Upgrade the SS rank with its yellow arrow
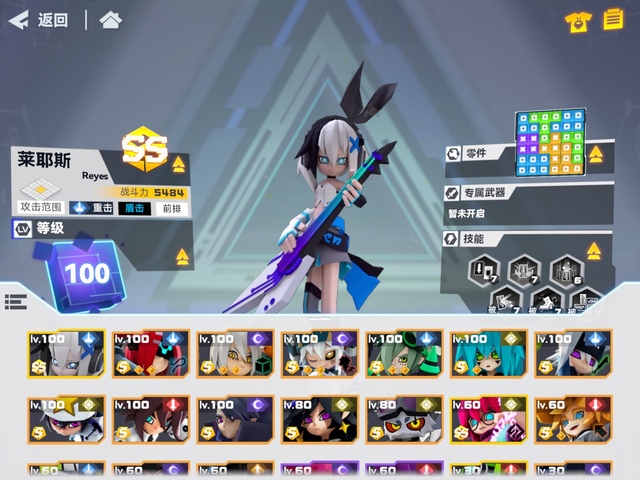640x480 pixels. 178,164
